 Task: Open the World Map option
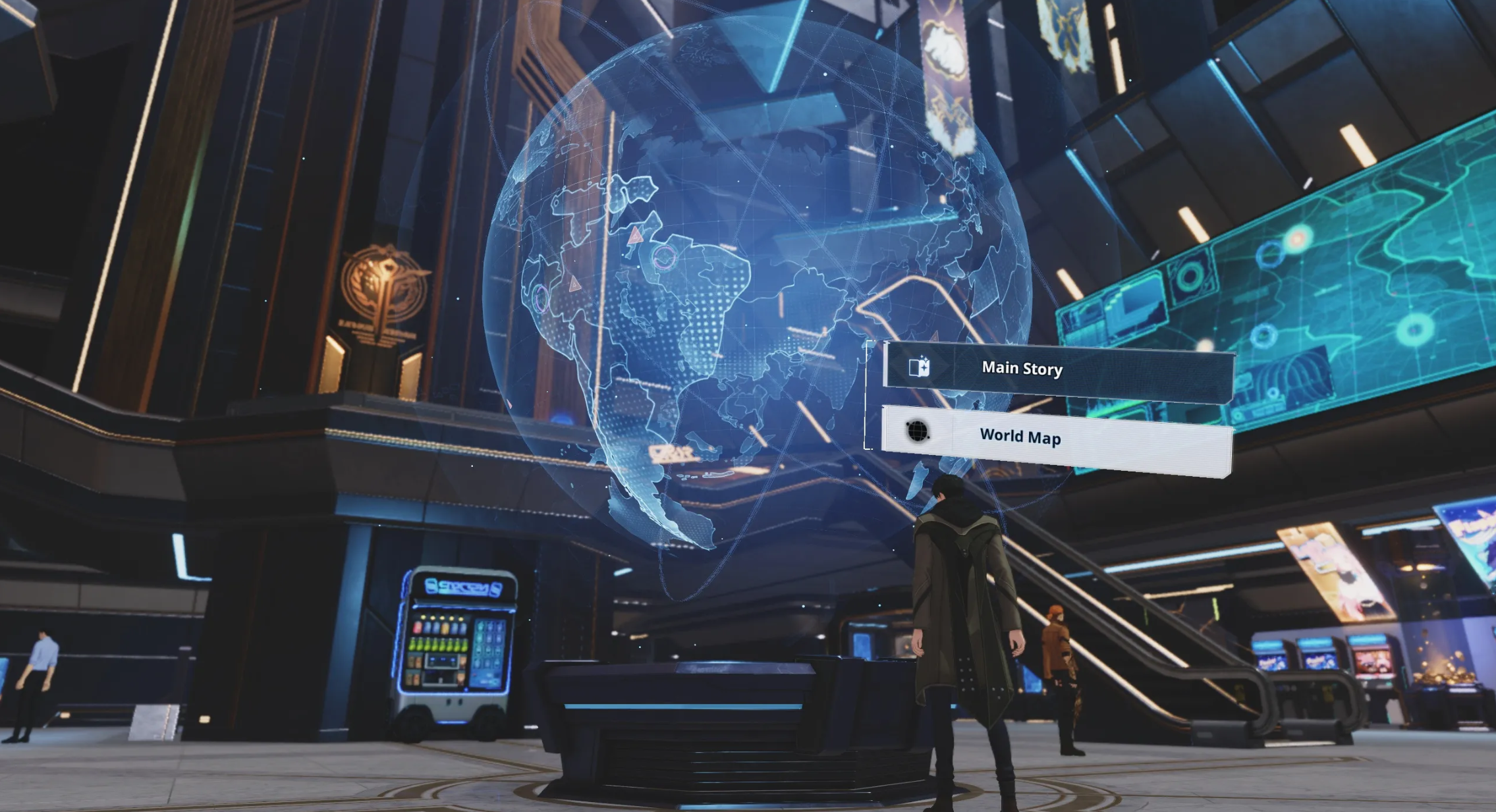click(1057, 439)
